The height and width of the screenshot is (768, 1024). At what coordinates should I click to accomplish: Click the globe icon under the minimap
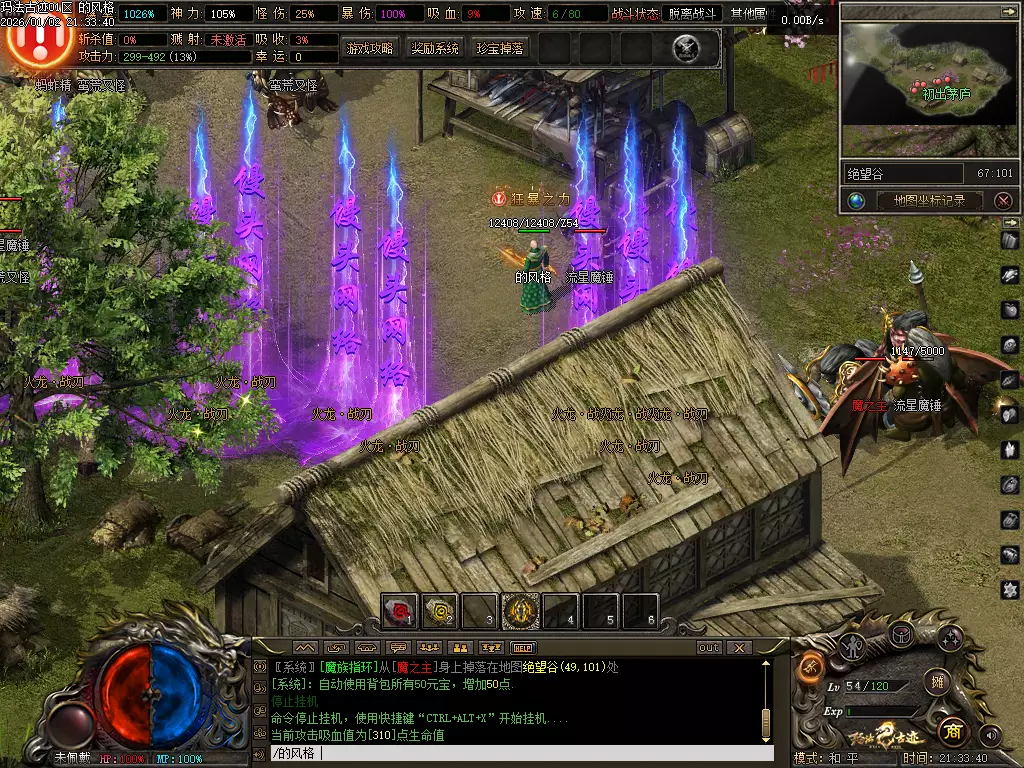857,200
